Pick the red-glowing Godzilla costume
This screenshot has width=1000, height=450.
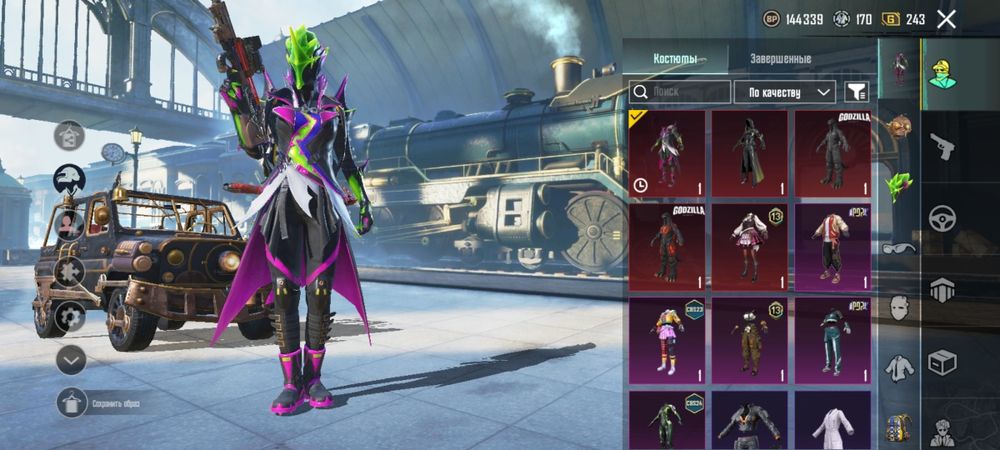[667, 246]
